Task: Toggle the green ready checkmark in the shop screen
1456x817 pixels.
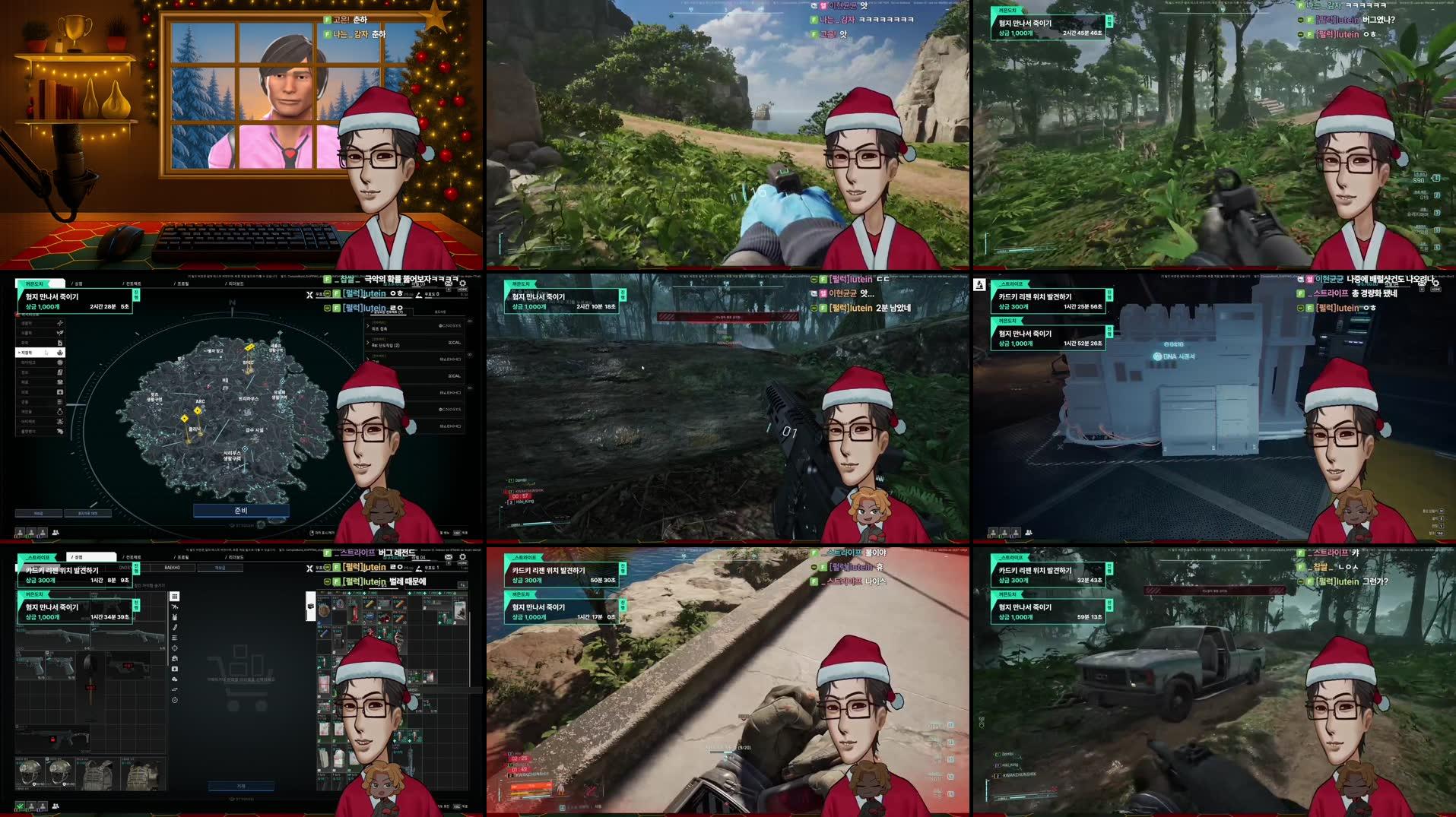Action: click(x=19, y=806)
